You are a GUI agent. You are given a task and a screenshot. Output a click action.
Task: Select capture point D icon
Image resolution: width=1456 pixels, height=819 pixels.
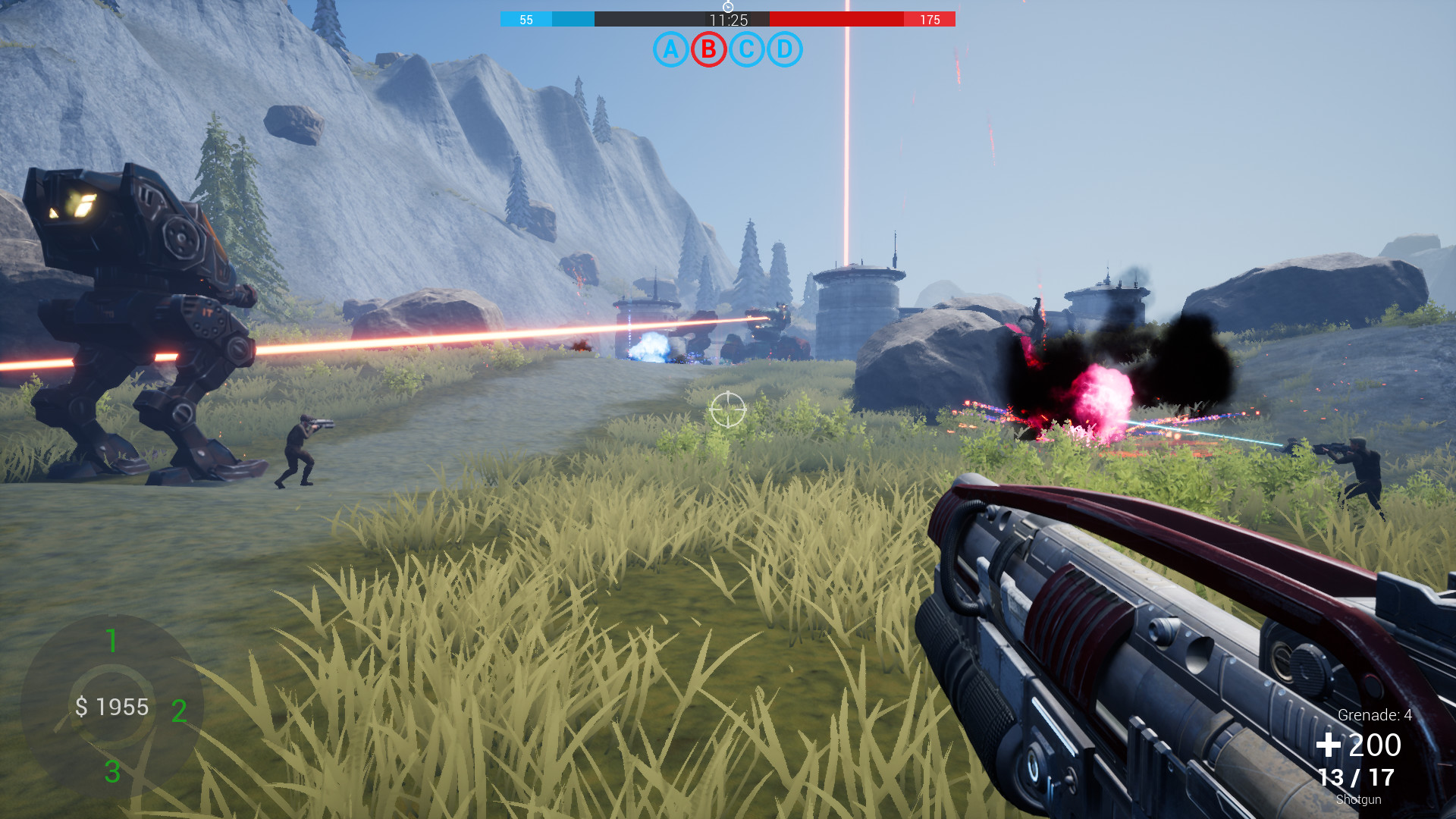[x=785, y=49]
